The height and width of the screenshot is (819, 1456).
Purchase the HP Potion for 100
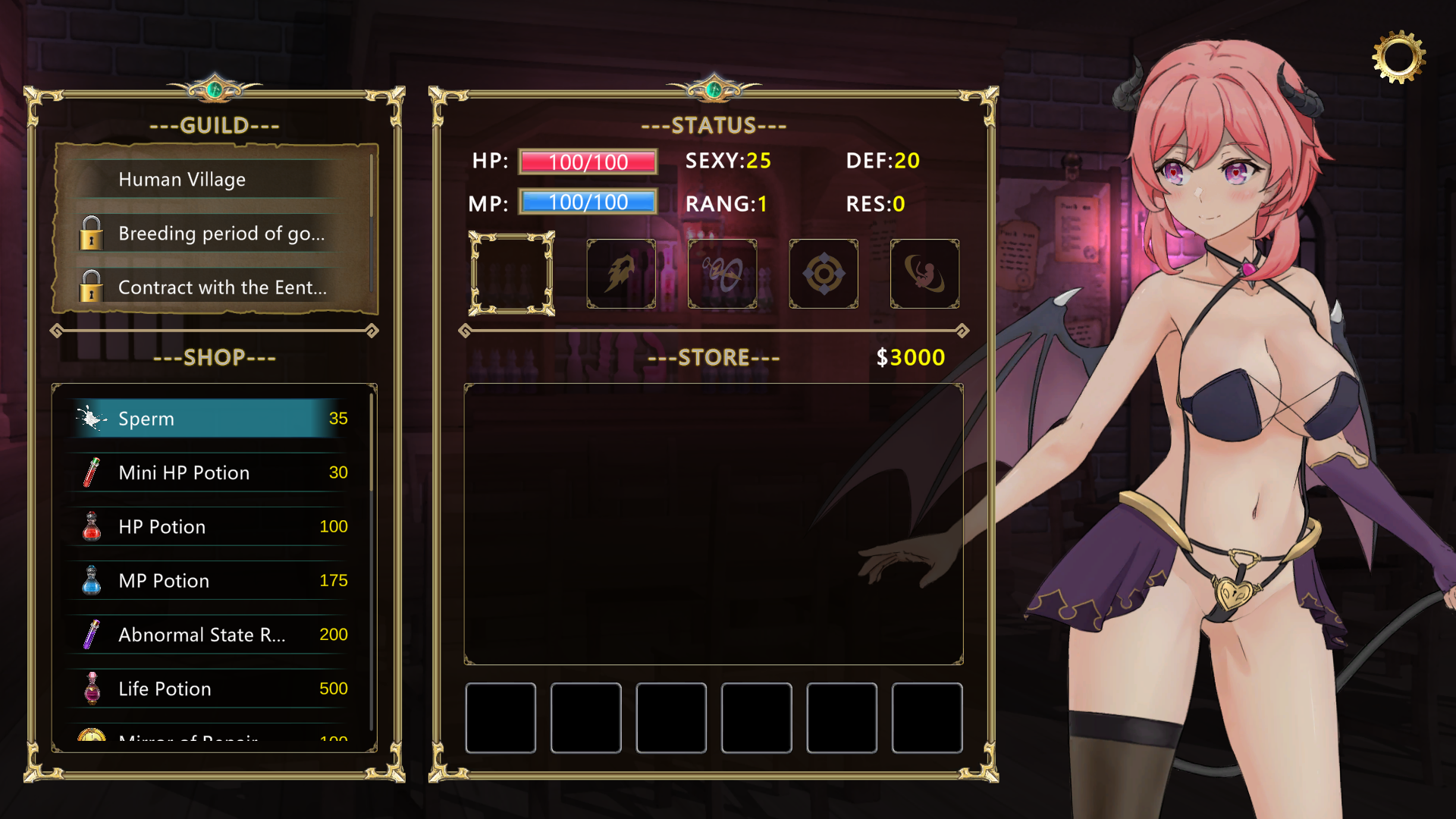pyautogui.click(x=212, y=526)
